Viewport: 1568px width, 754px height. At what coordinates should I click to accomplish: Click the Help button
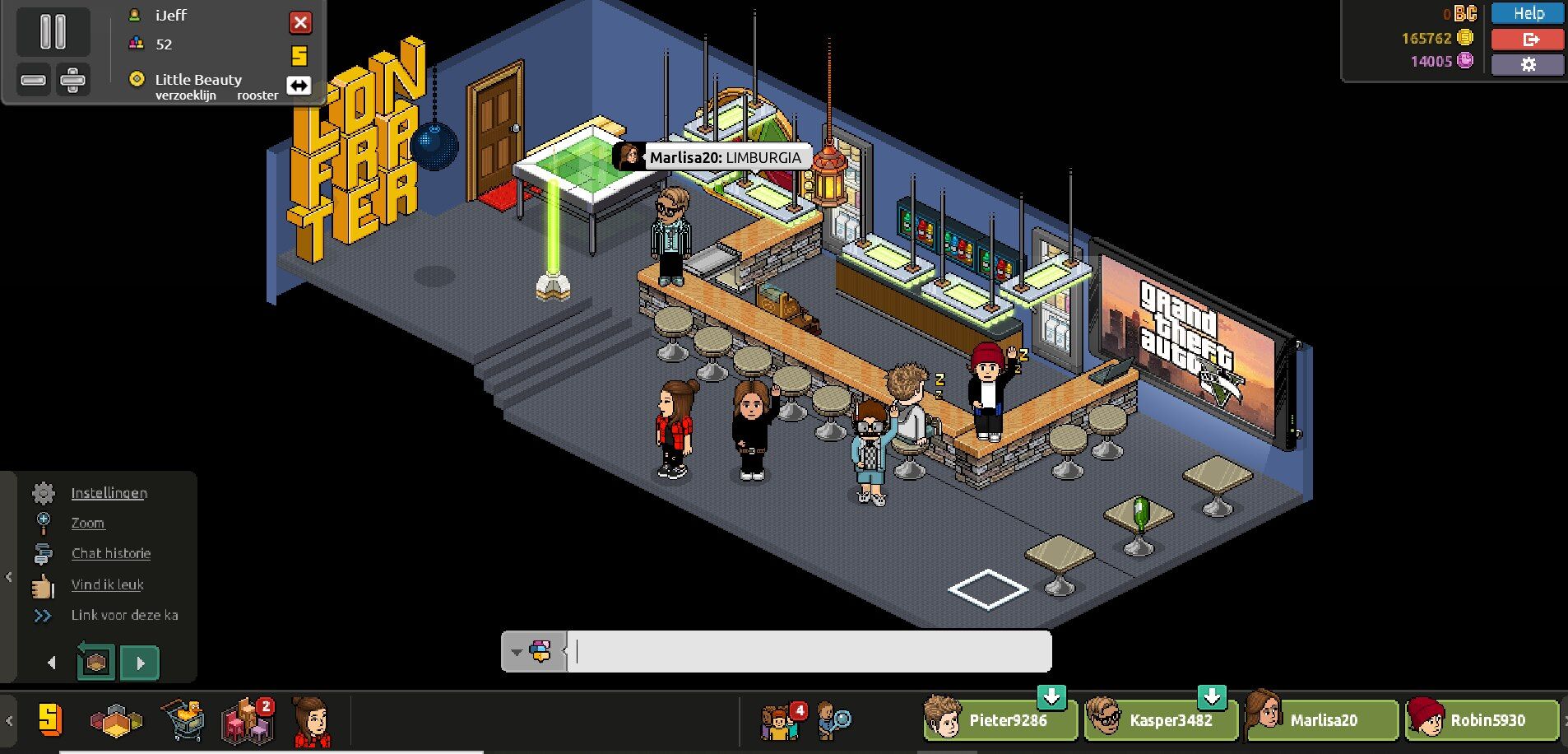pos(1528,13)
